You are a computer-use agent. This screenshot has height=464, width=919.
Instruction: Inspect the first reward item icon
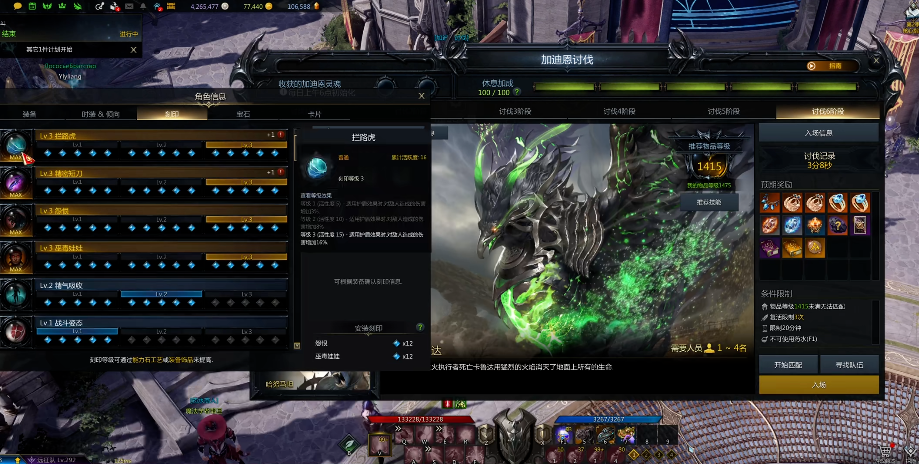770,203
